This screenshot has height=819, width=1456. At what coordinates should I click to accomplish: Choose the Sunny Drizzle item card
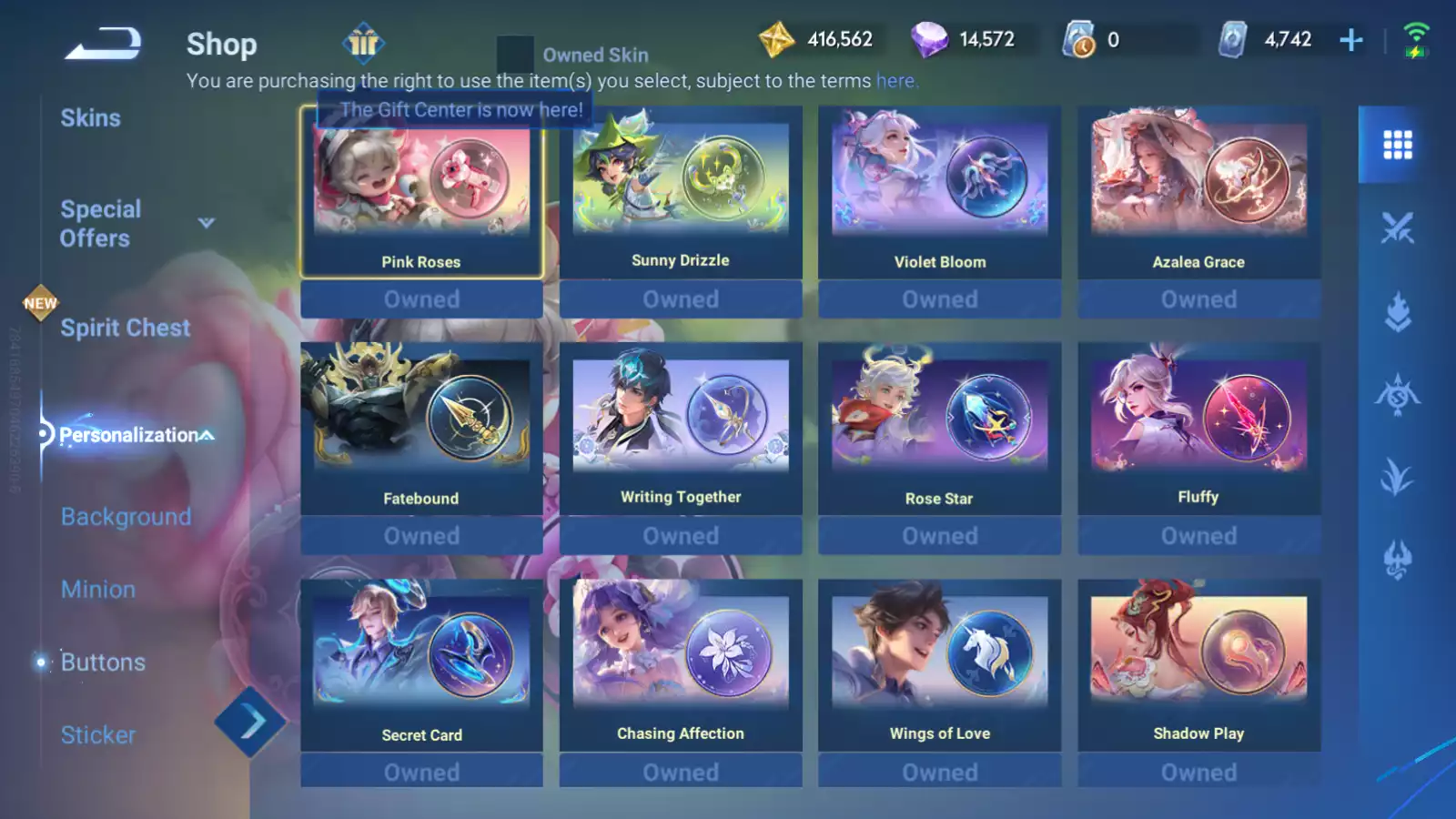(x=681, y=192)
